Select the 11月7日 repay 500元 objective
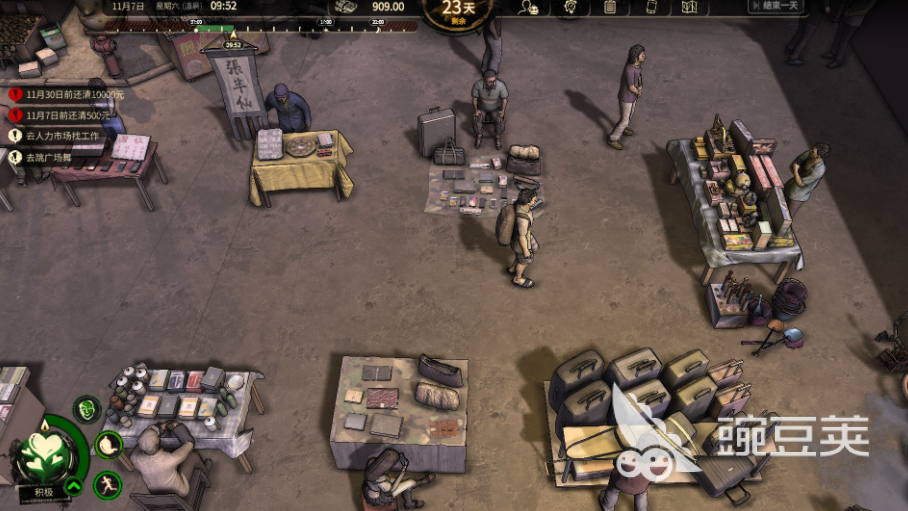The height and width of the screenshot is (511, 908). point(66,115)
